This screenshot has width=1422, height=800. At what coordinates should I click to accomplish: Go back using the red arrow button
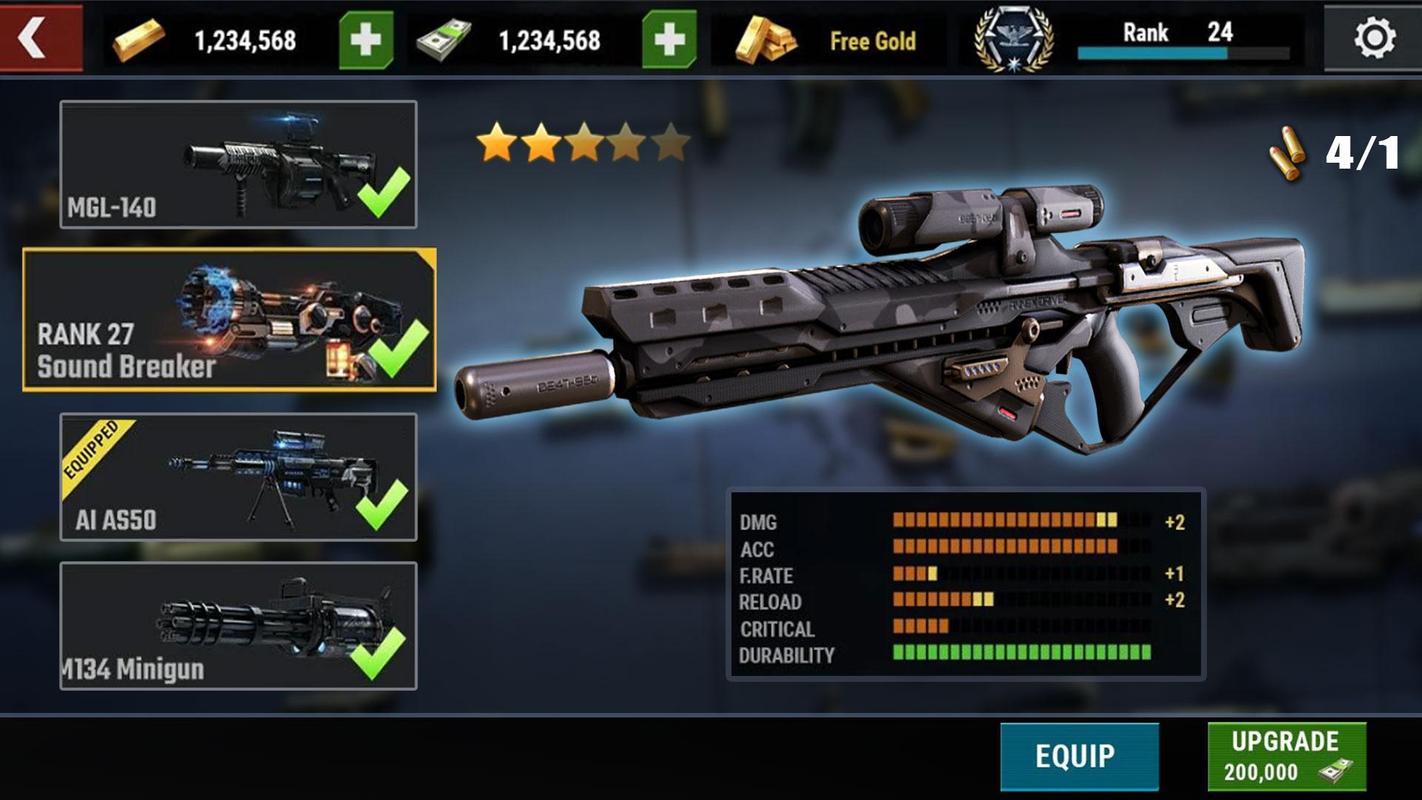coord(38,39)
